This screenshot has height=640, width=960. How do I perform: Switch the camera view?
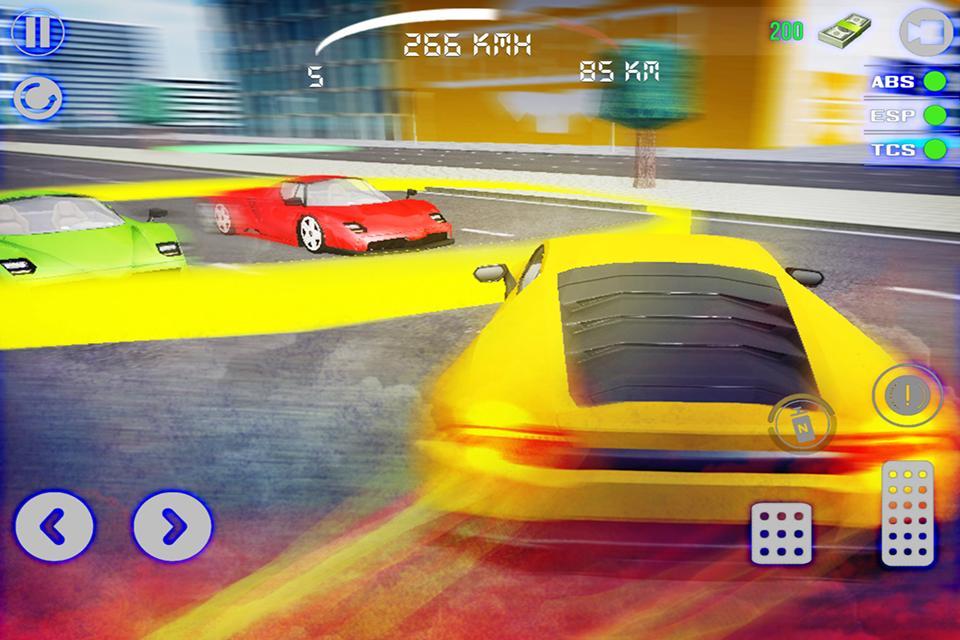tap(926, 32)
